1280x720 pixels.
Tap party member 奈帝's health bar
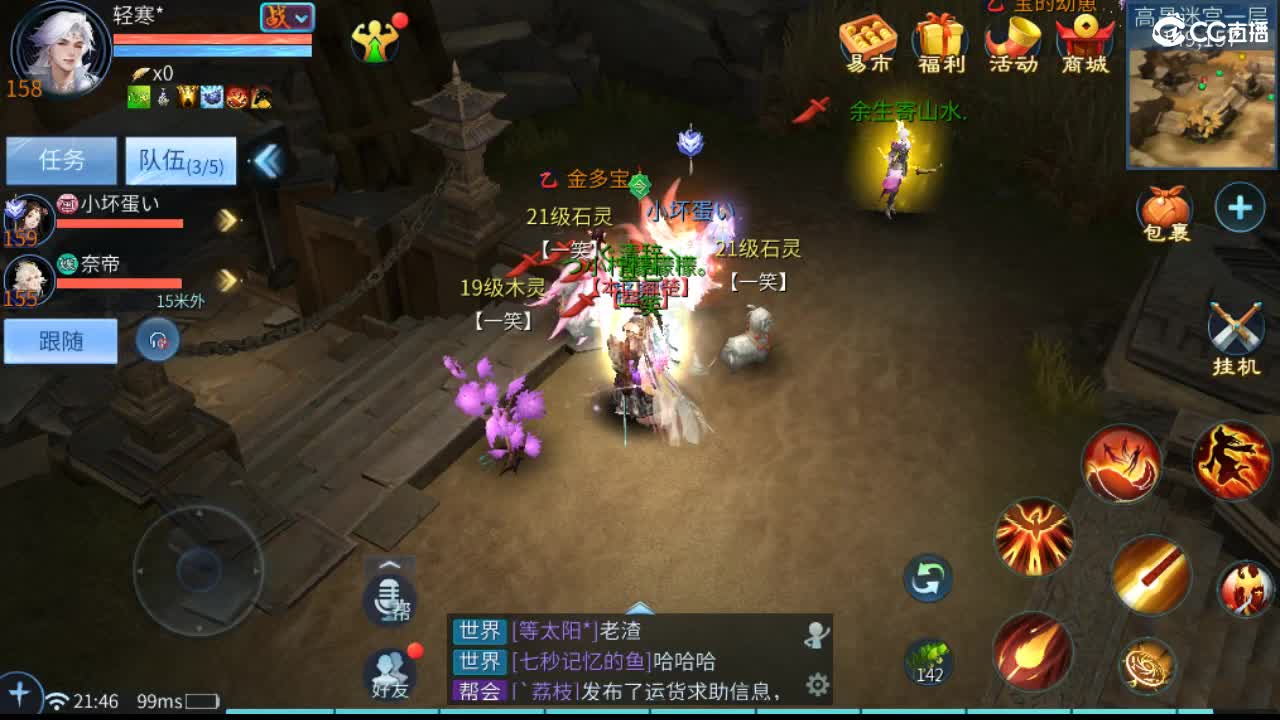tap(120, 283)
